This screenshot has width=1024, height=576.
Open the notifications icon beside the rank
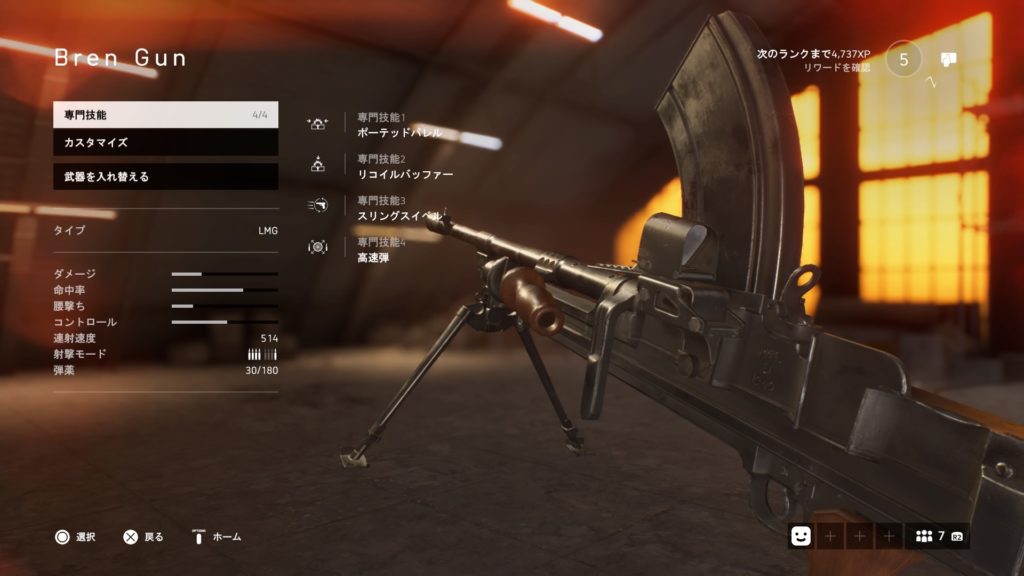pos(949,59)
